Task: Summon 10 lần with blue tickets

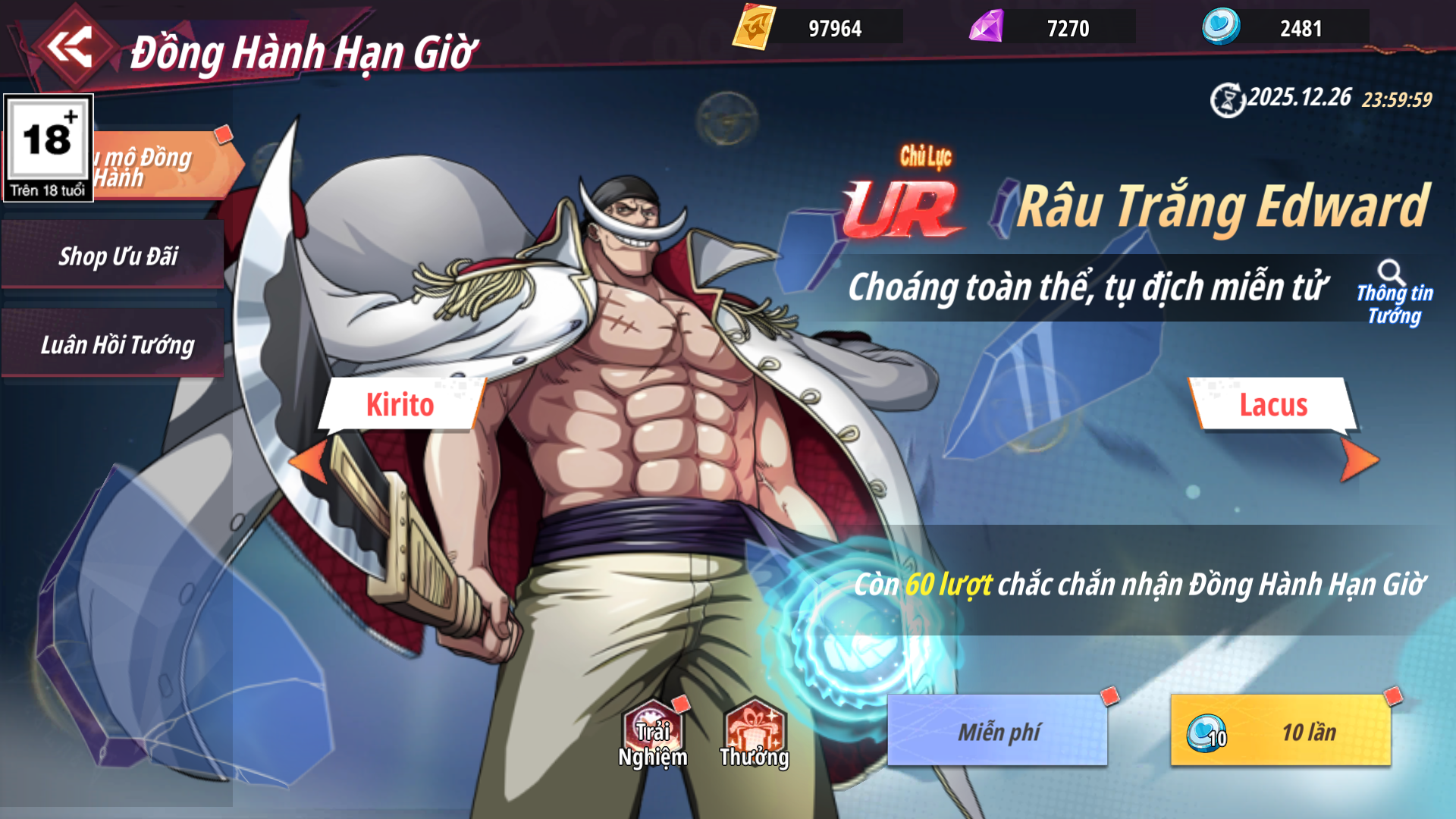Action: pos(1280,730)
